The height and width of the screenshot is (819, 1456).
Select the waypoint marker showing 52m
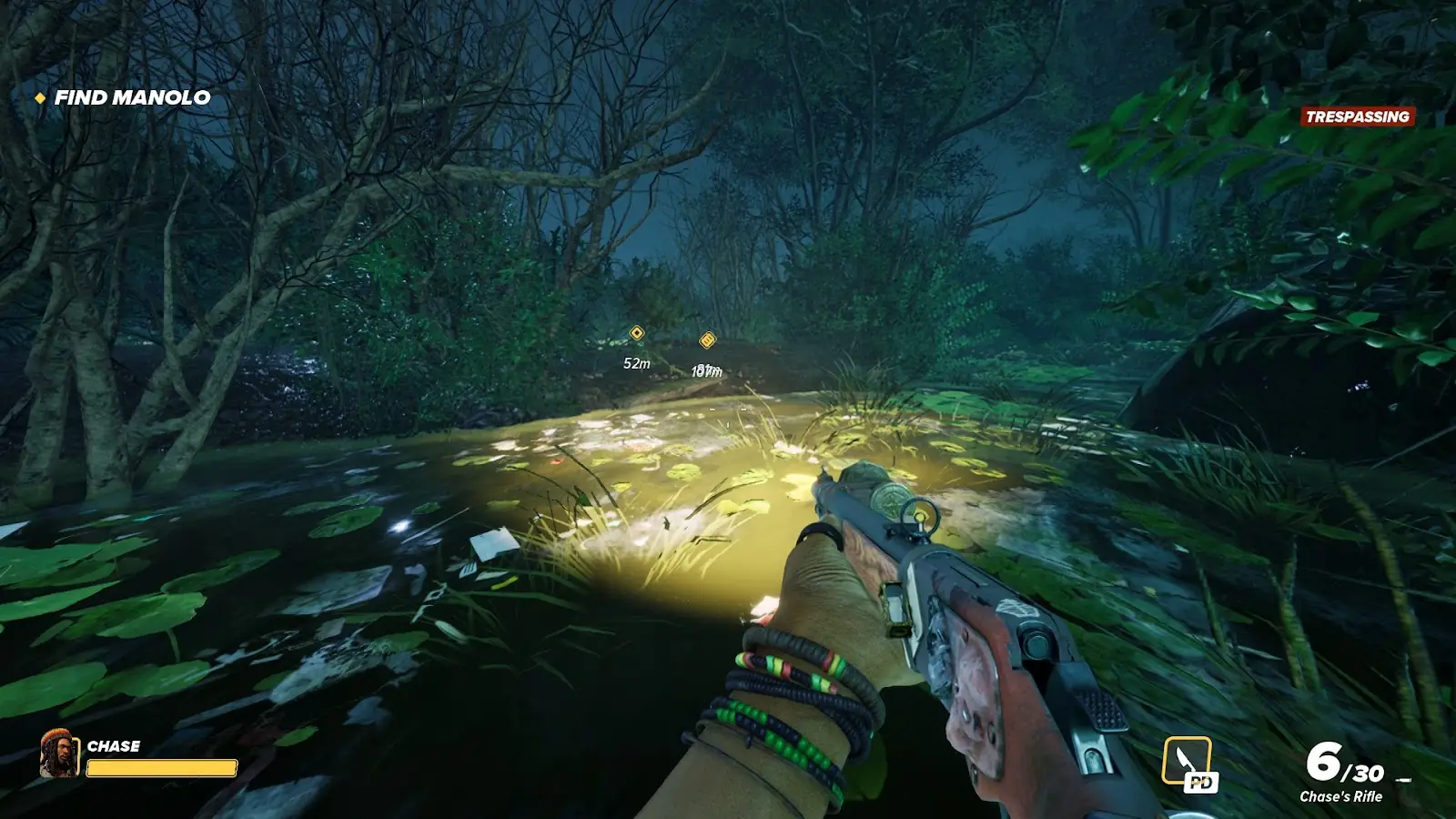tap(637, 334)
